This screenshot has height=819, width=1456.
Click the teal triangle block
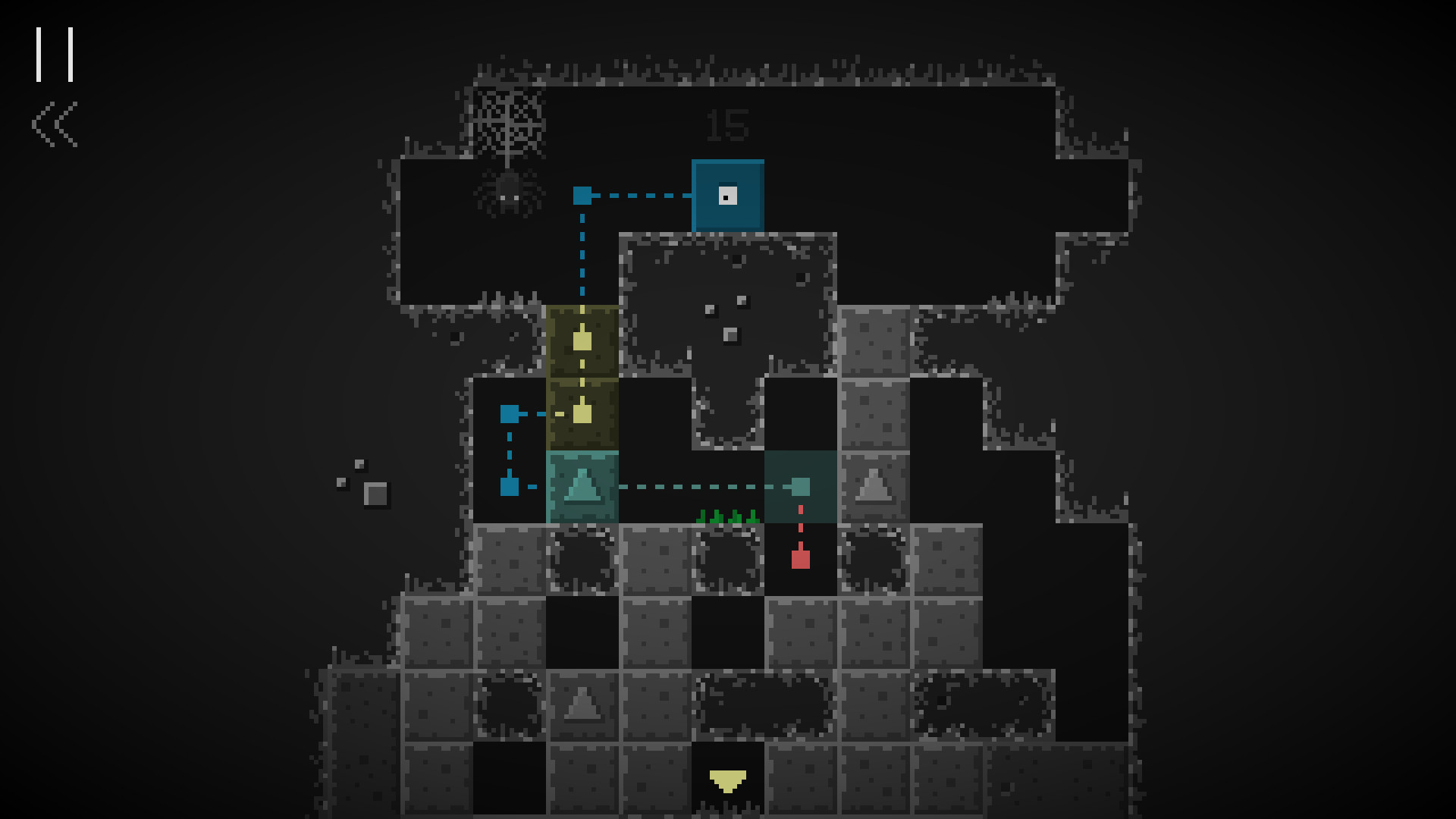point(581,486)
